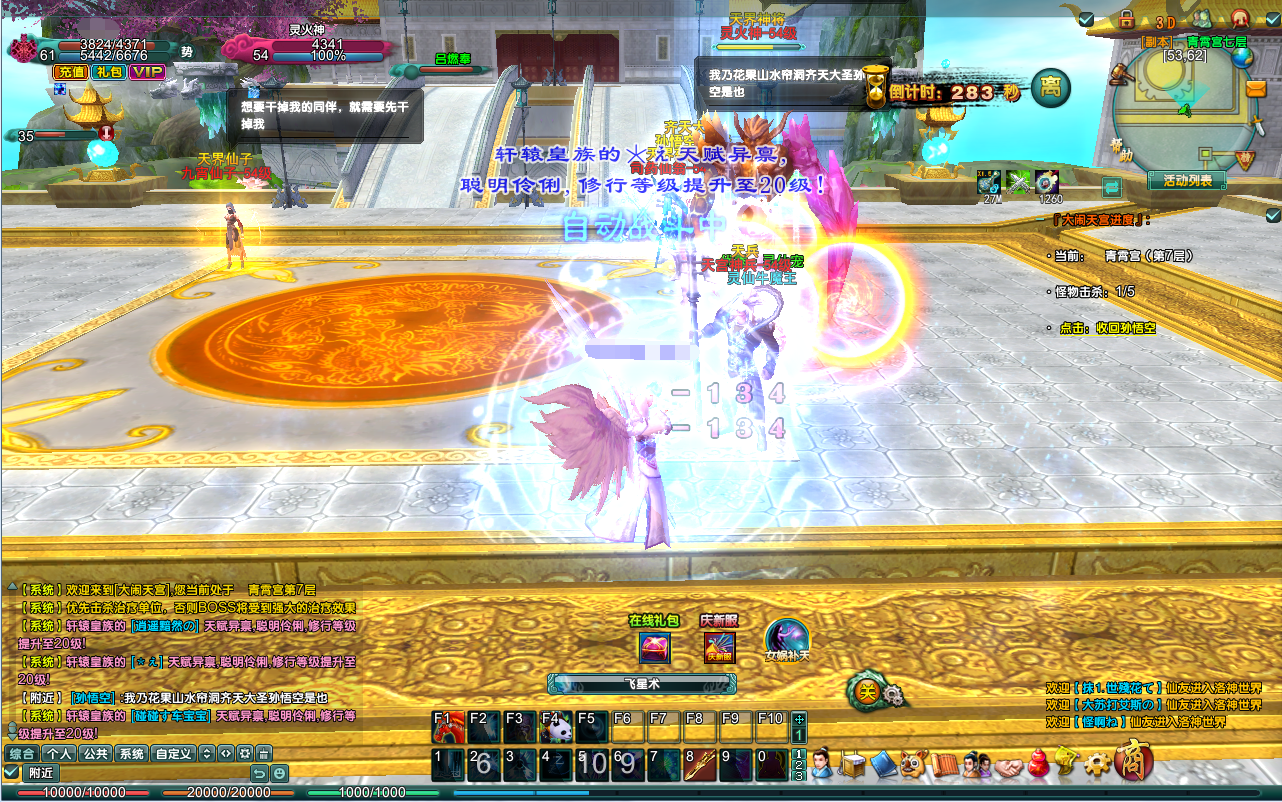Activate the 女娲补天 orb icon
Viewport: 1282px width, 802px height.
(x=786, y=638)
